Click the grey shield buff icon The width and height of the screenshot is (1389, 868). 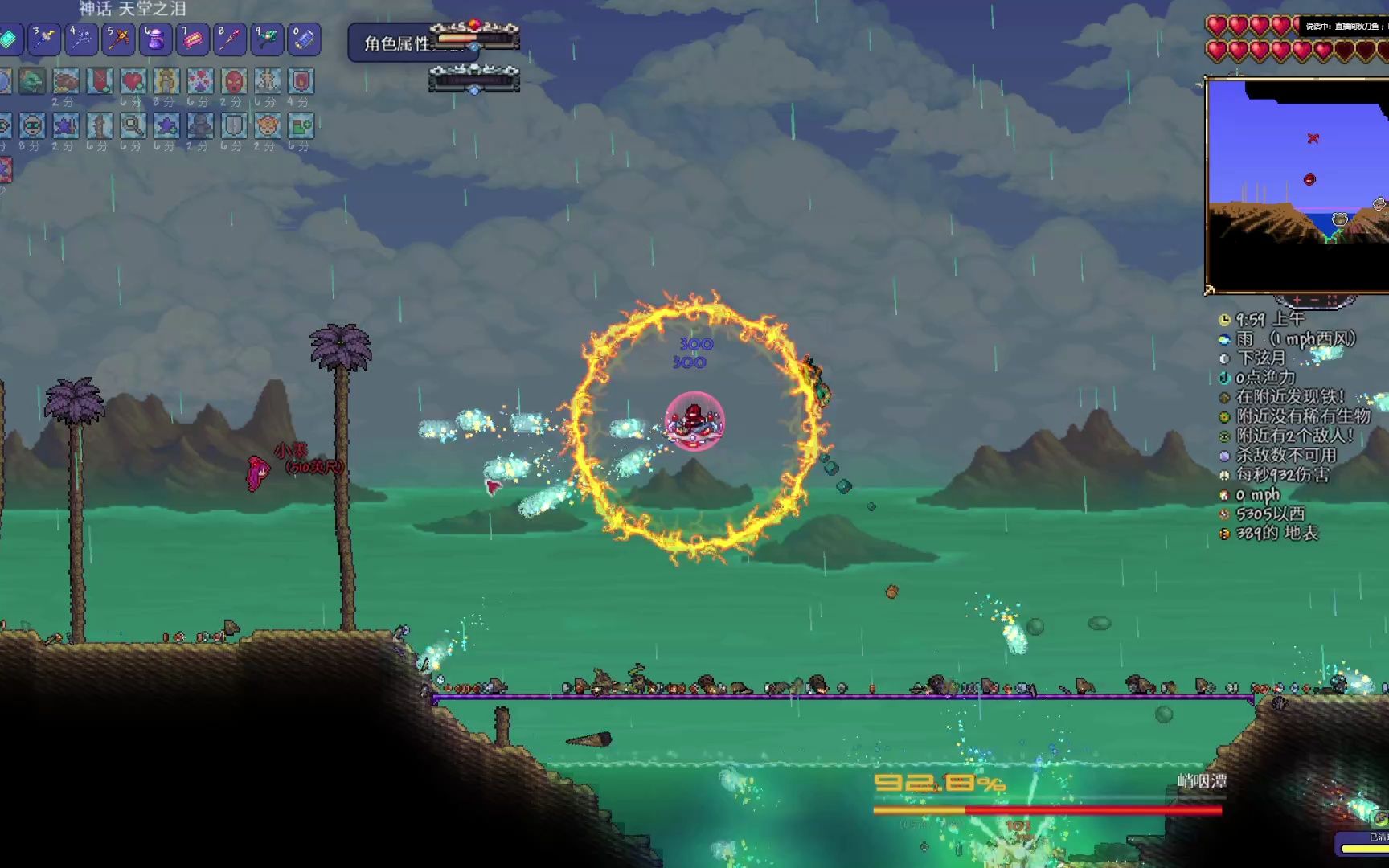(x=233, y=125)
